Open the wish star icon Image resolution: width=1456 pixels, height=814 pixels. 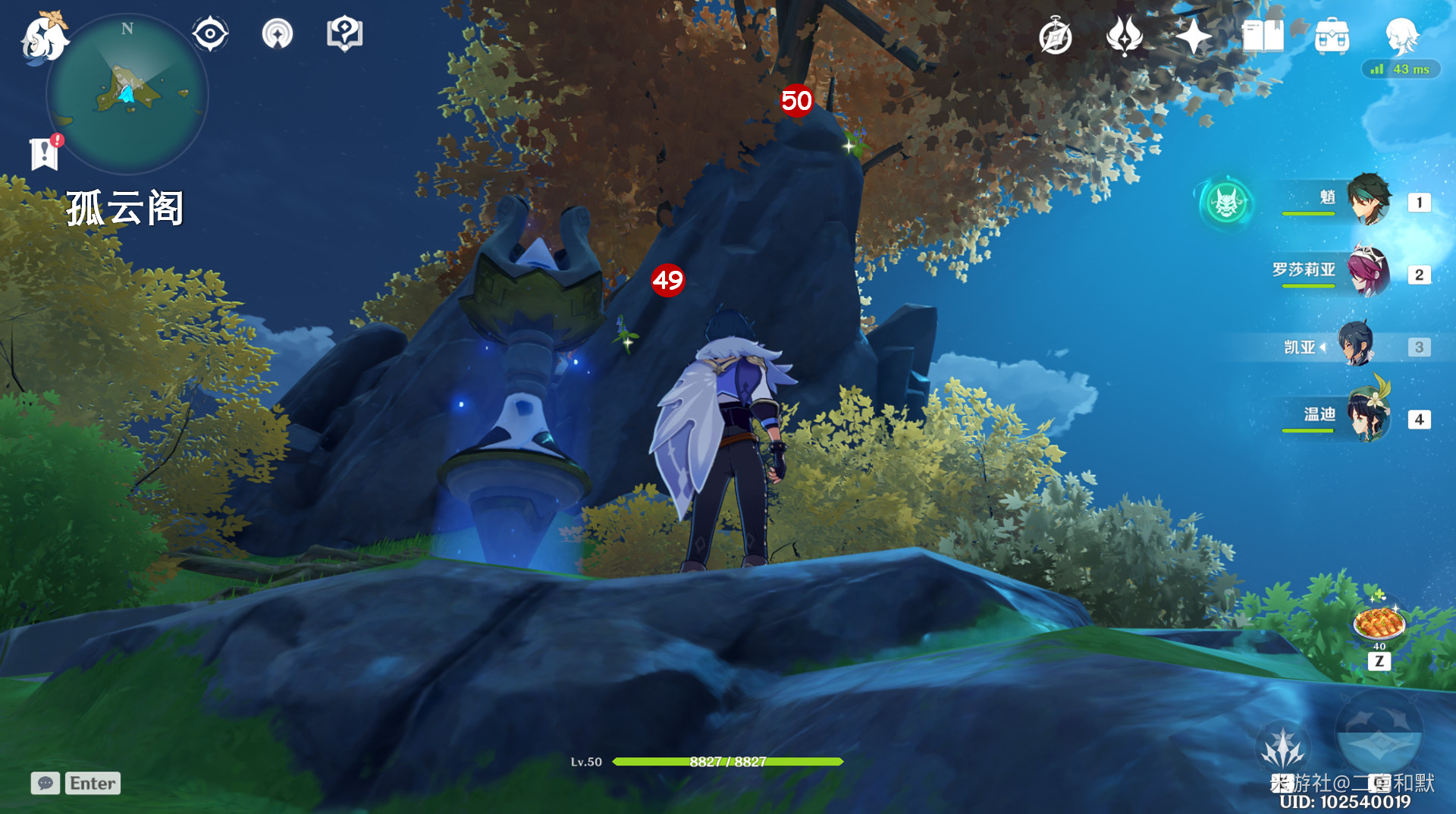click(x=1193, y=36)
